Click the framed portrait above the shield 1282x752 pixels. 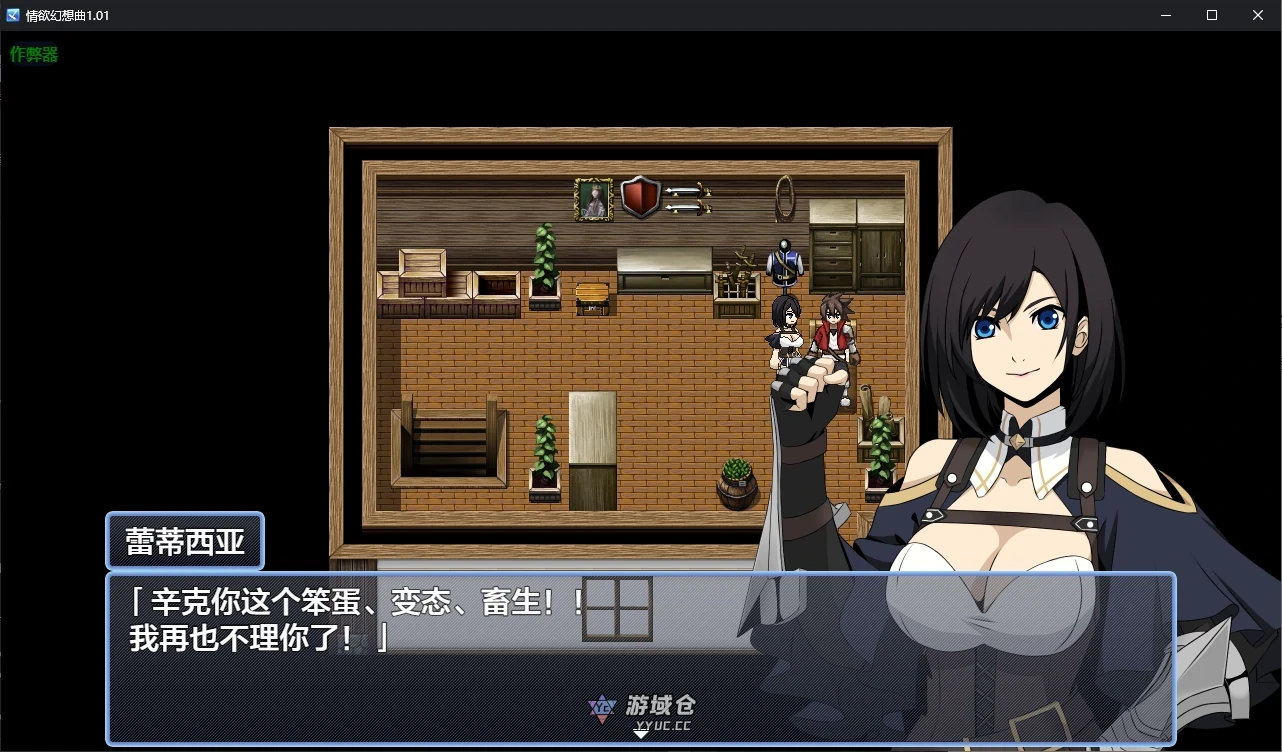point(593,197)
